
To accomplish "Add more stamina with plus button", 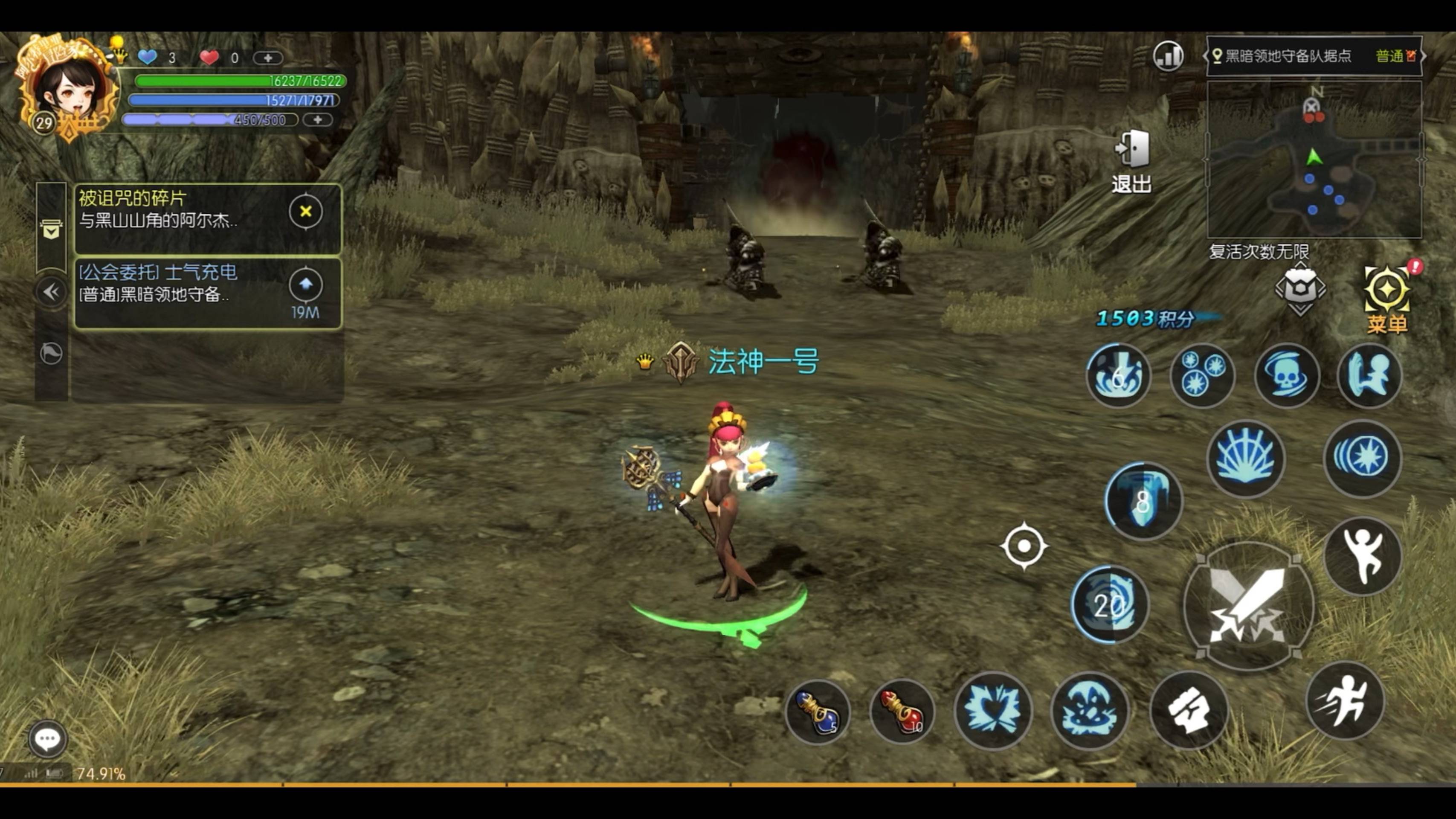I will pyautogui.click(x=318, y=120).
